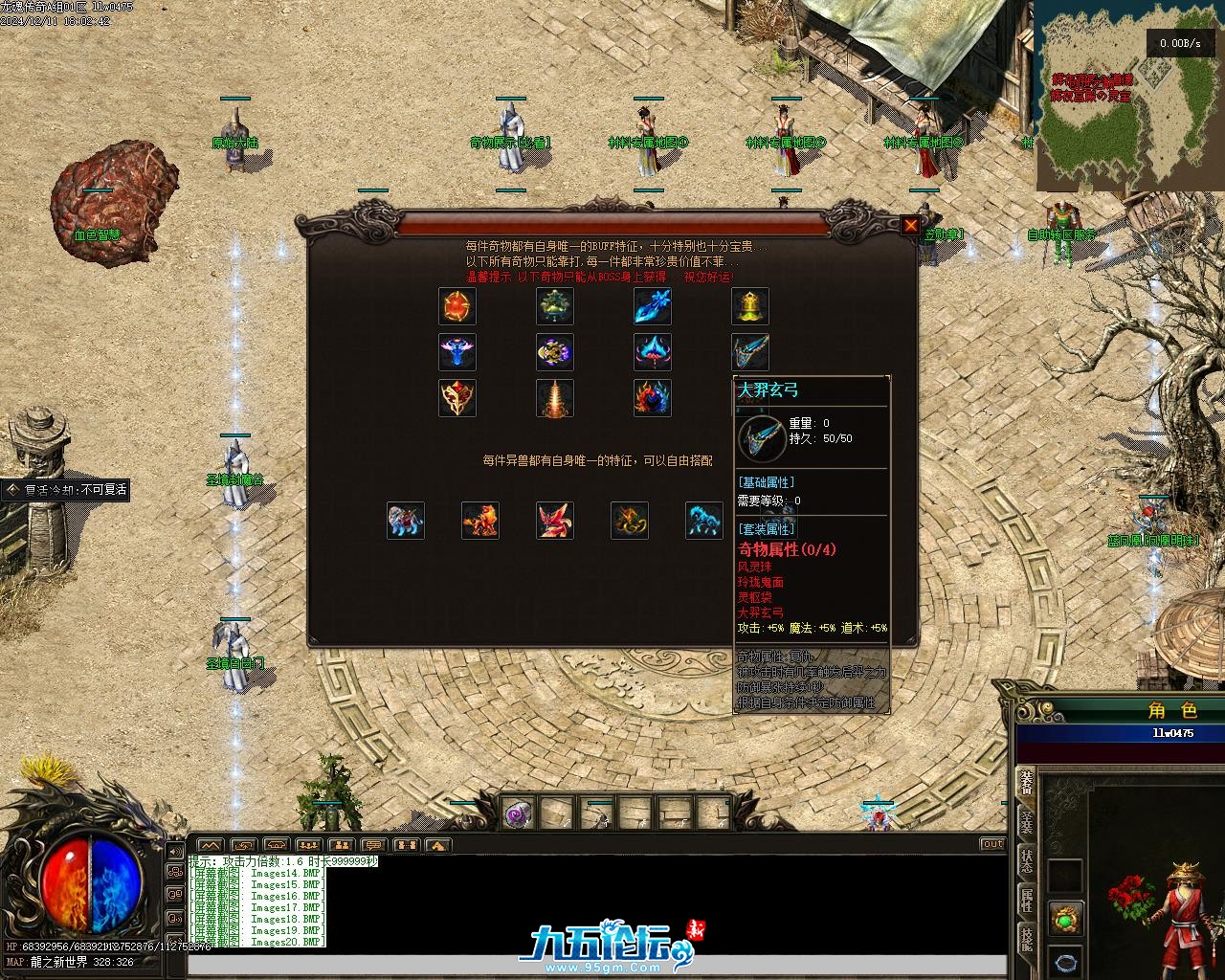This screenshot has width=1225, height=980.
Task: Choose the golden bell relic icon
Action: tap(750, 306)
